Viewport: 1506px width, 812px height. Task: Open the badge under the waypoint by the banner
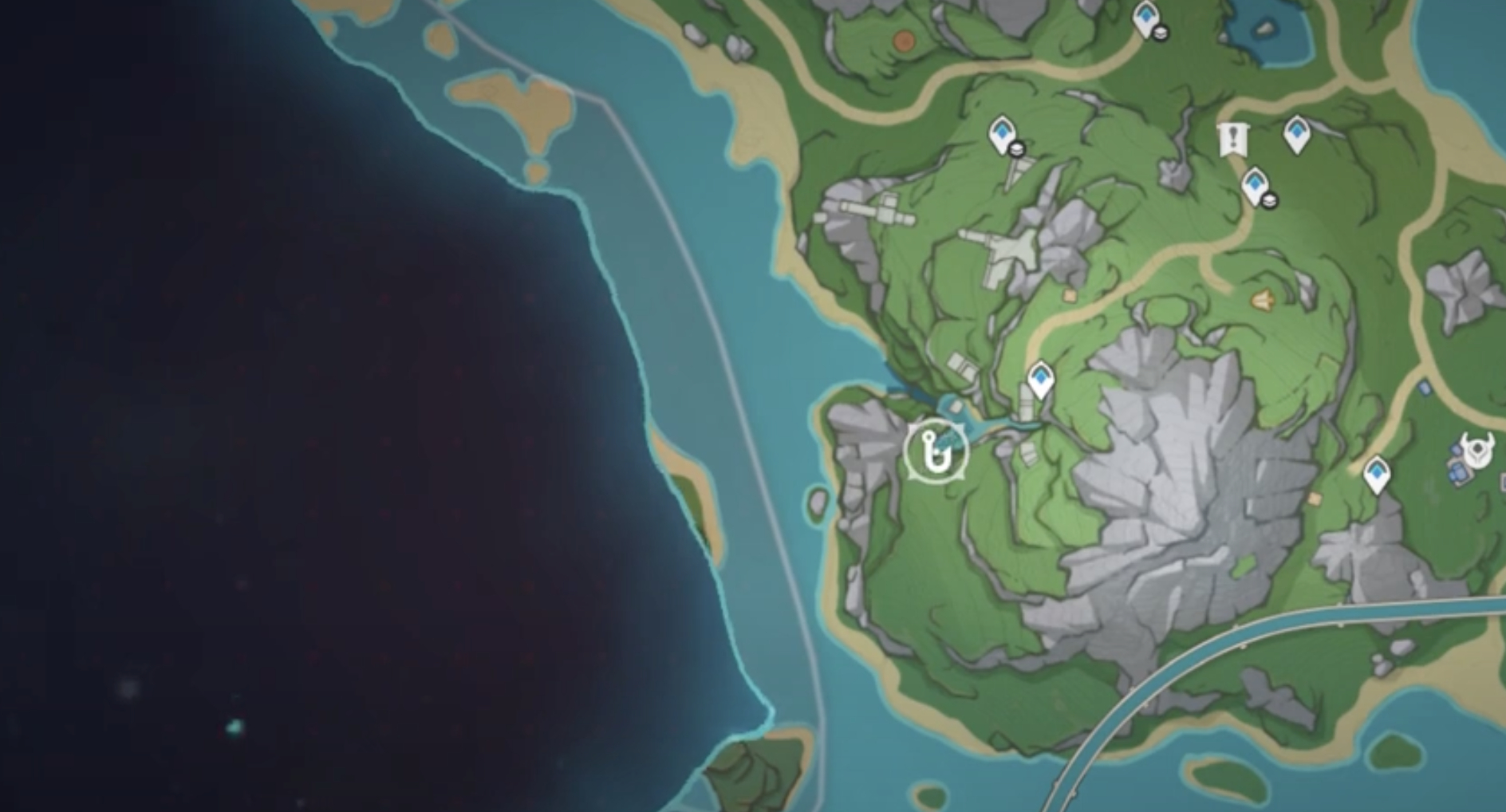click(x=1271, y=199)
